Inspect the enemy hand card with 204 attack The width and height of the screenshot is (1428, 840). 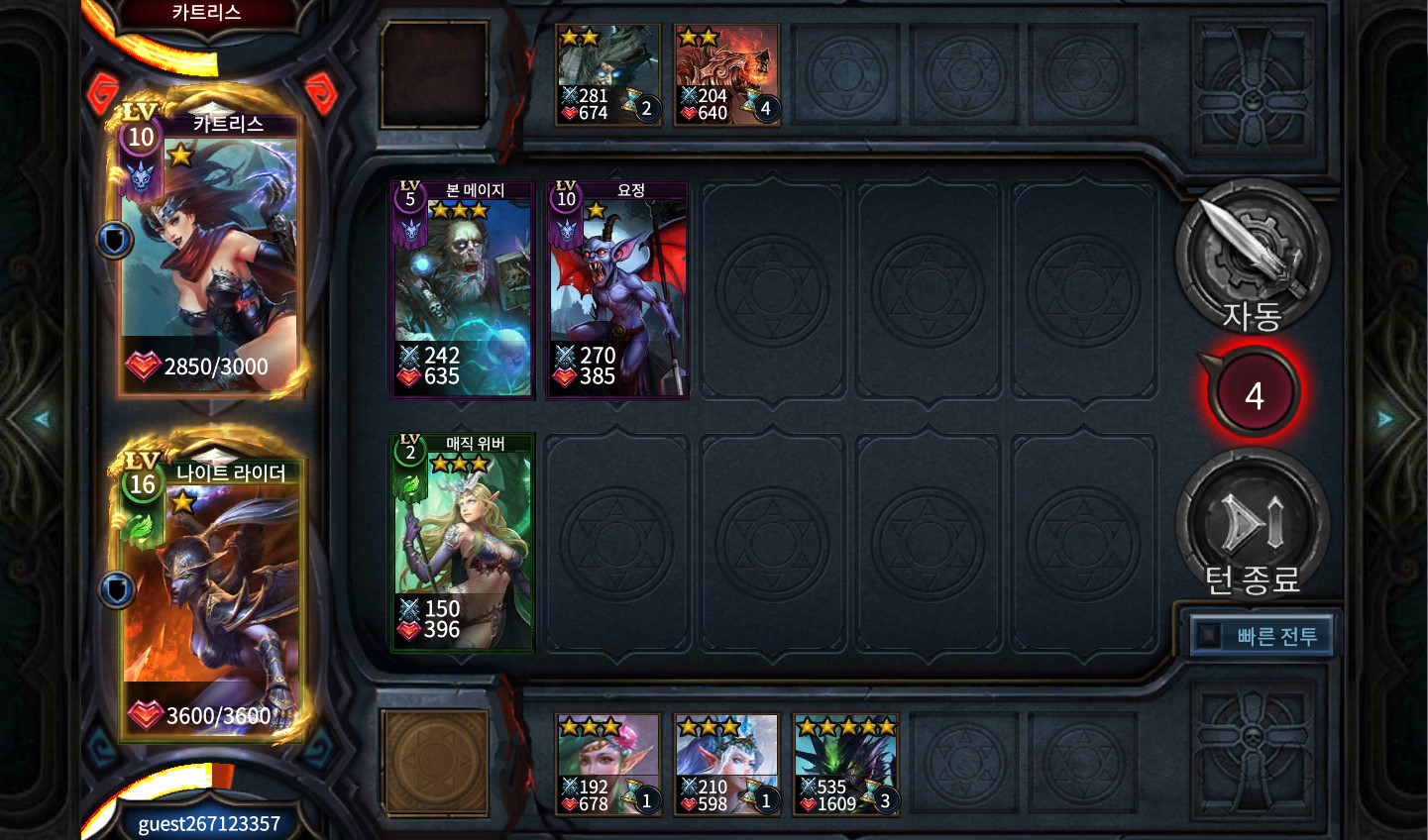(x=726, y=75)
